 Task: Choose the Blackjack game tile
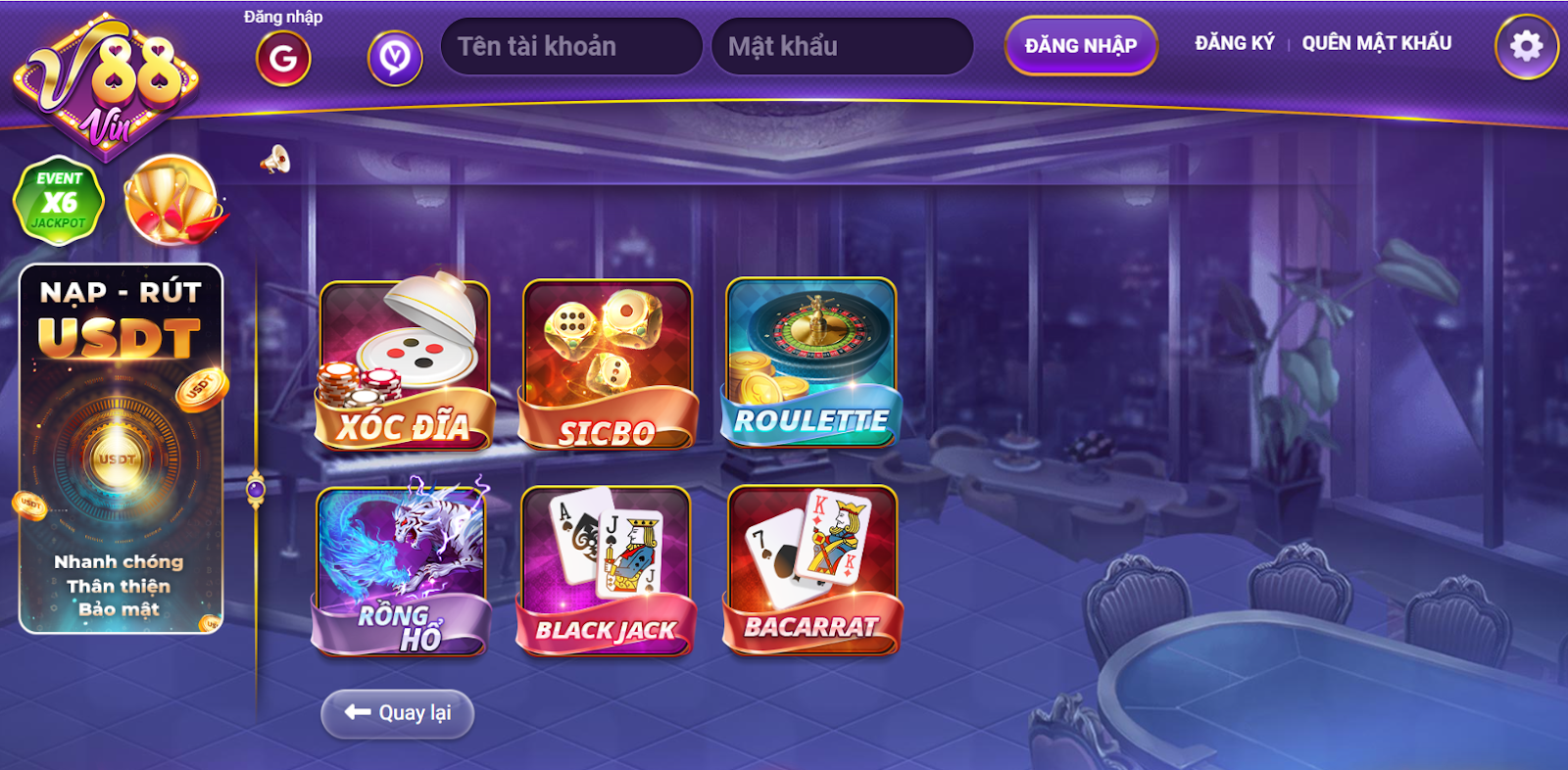606,572
